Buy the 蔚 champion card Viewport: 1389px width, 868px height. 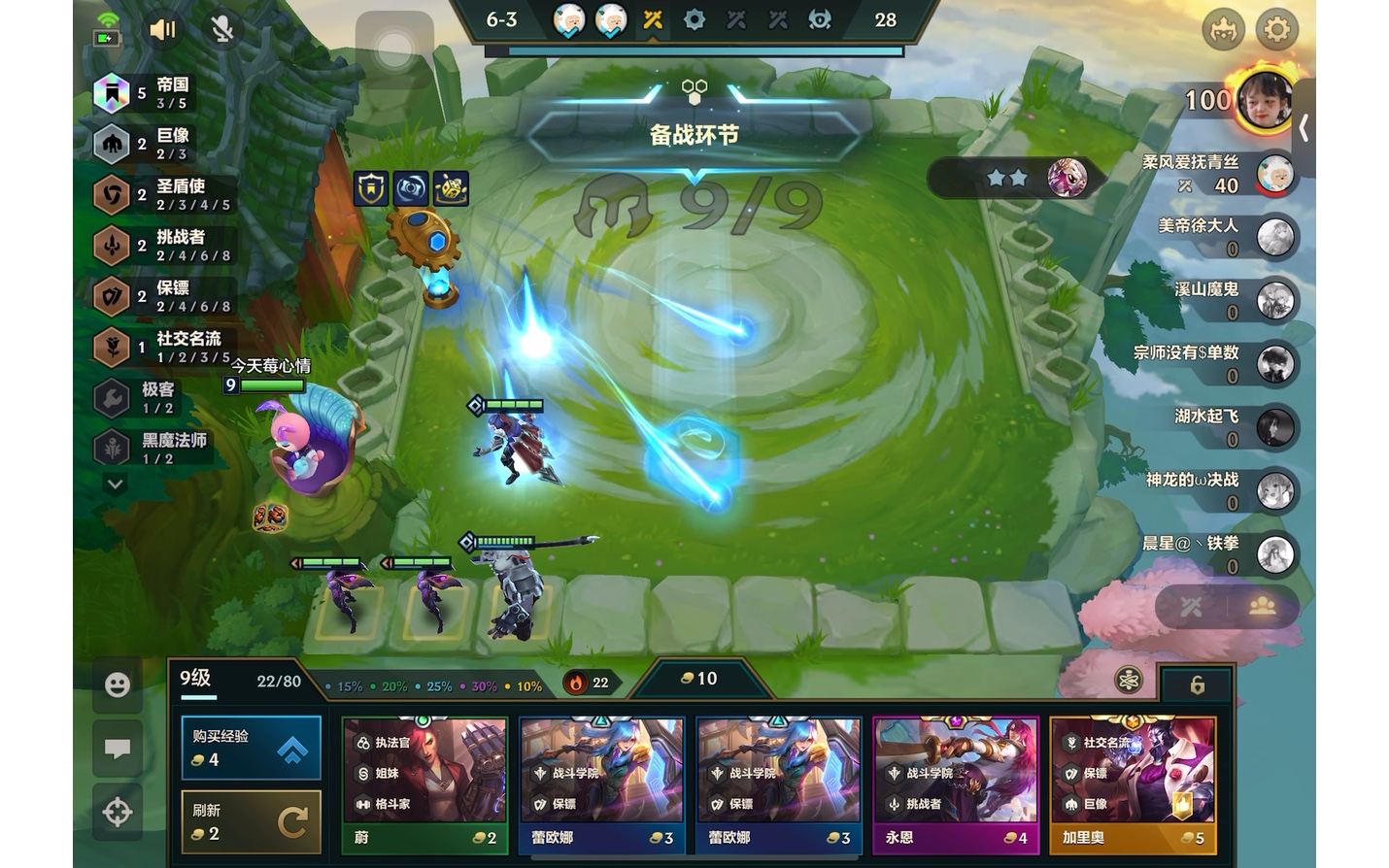pyautogui.click(x=424, y=785)
